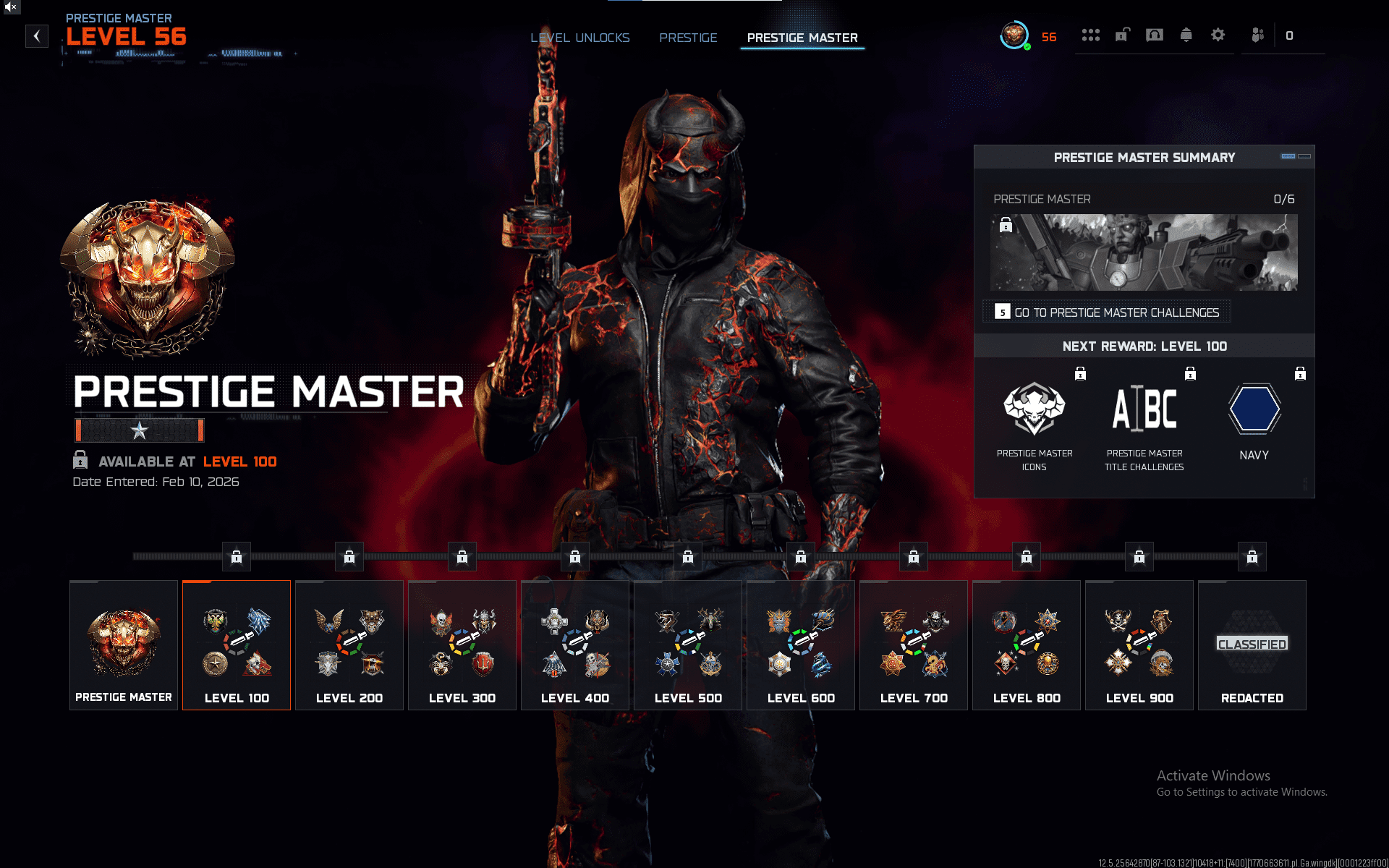Image resolution: width=1389 pixels, height=868 pixels.
Task: Select the Prestige Master tile
Action: pyautogui.click(x=124, y=645)
